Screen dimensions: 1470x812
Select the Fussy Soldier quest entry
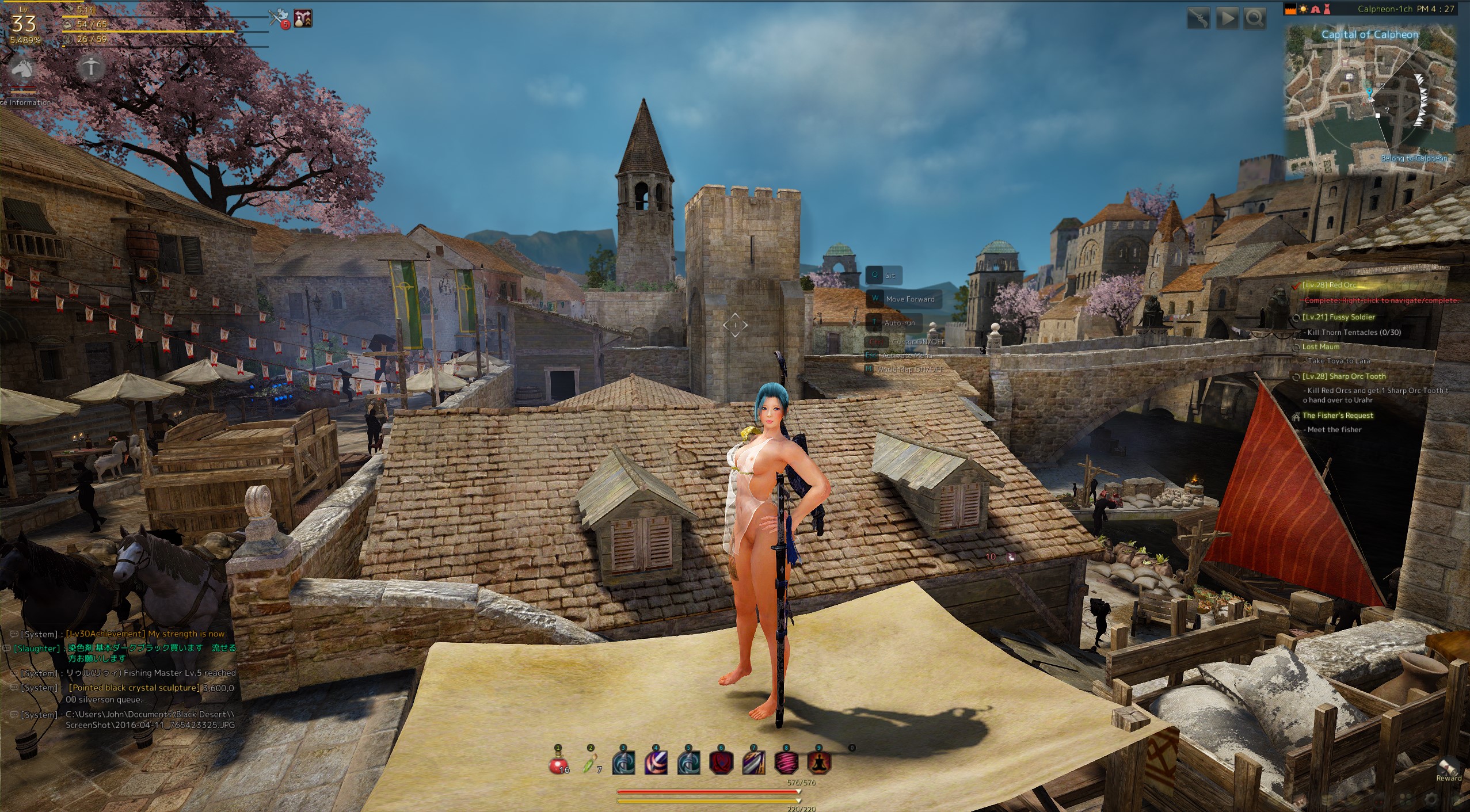[x=1338, y=317]
